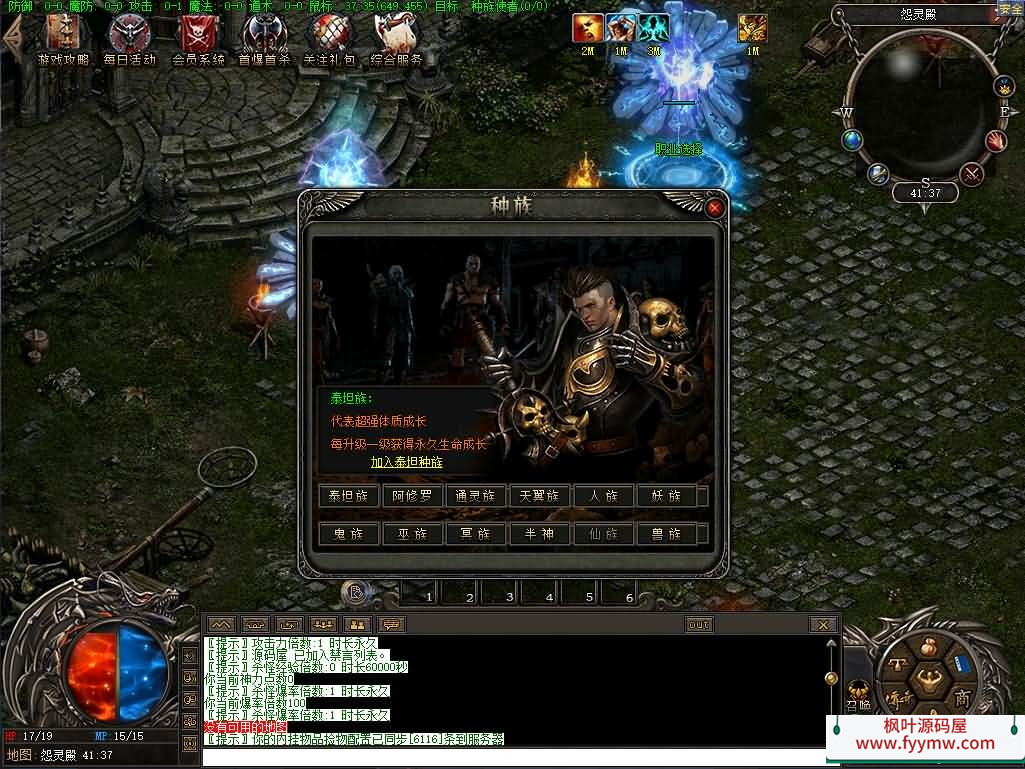Screen dimensions: 1025x769
Task: Open the 综合服务 services menu
Action: point(397,40)
